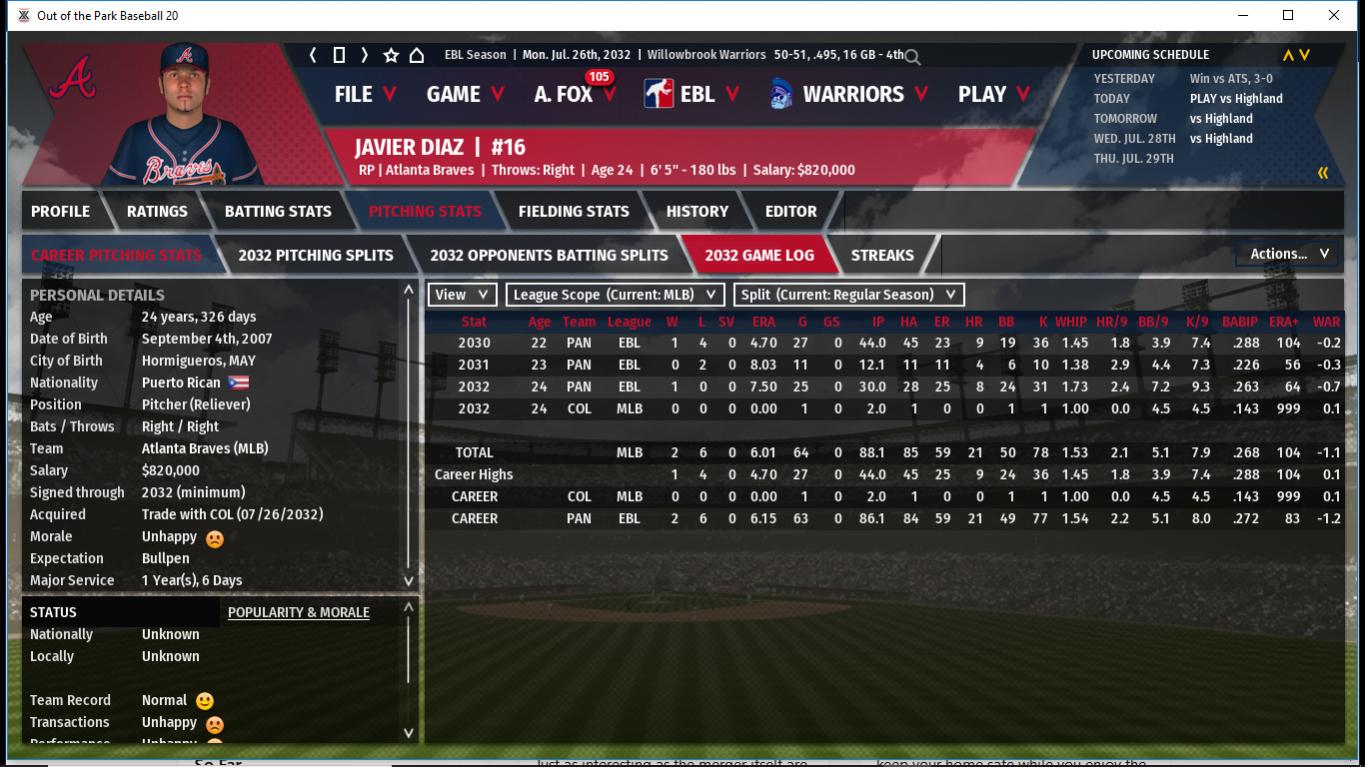
Task: Open the GAME menu
Action: point(464,94)
